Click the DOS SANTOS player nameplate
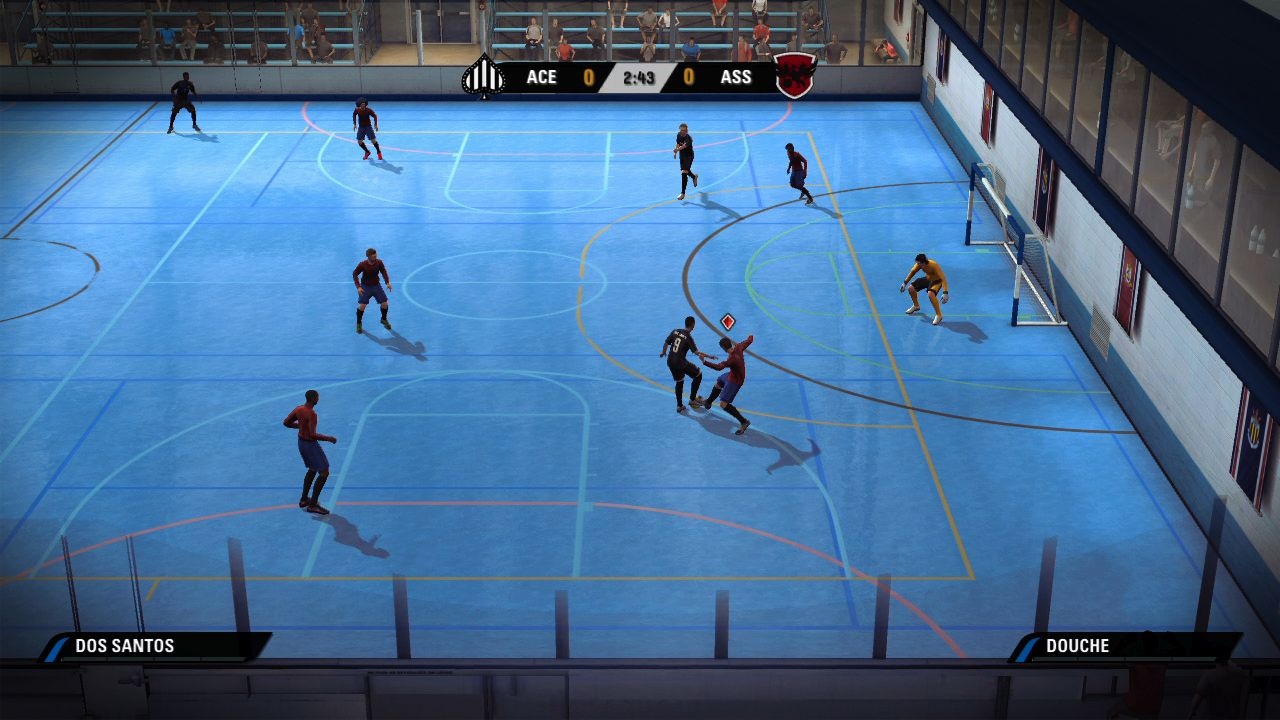The width and height of the screenshot is (1280, 720). pos(125,646)
